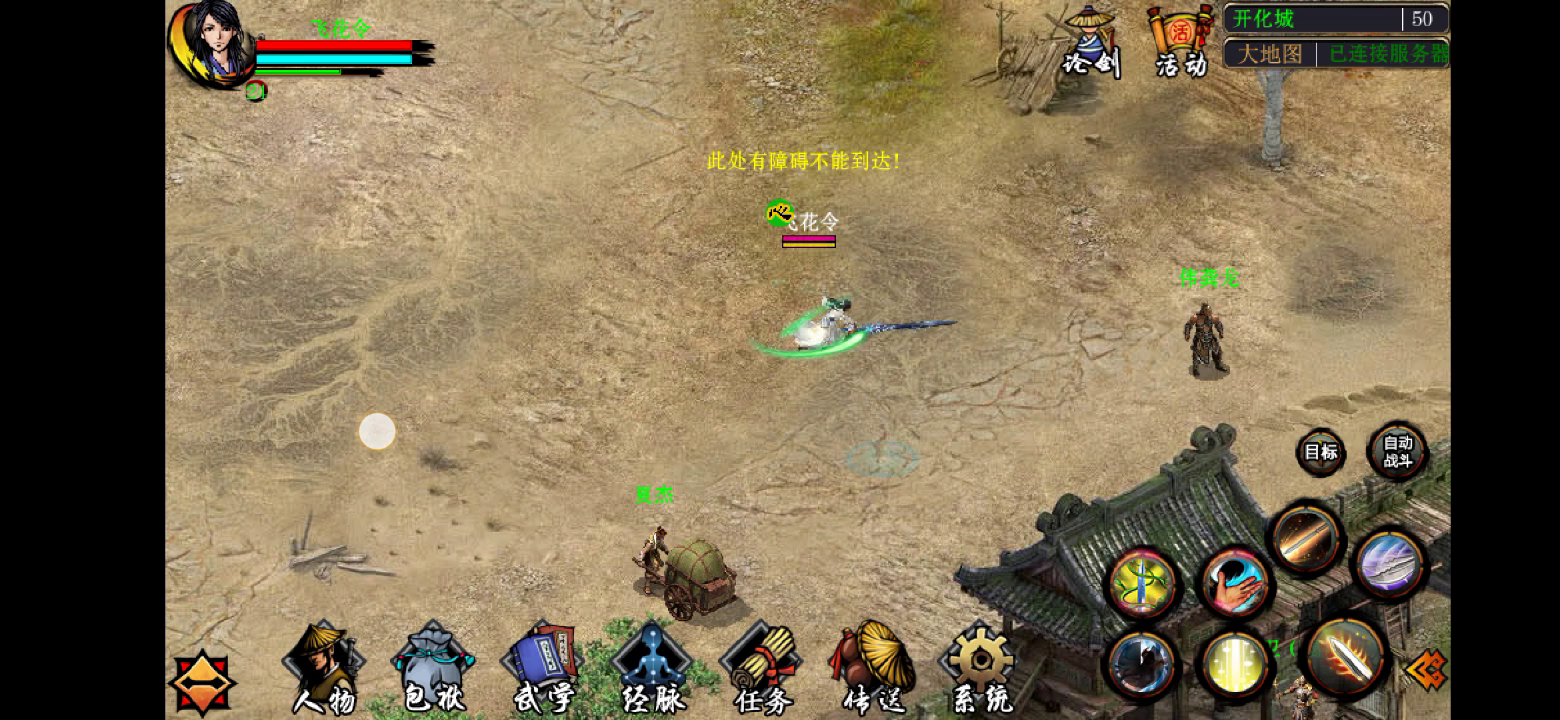
Task: Open the 大地图 world map
Action: (x=1268, y=54)
